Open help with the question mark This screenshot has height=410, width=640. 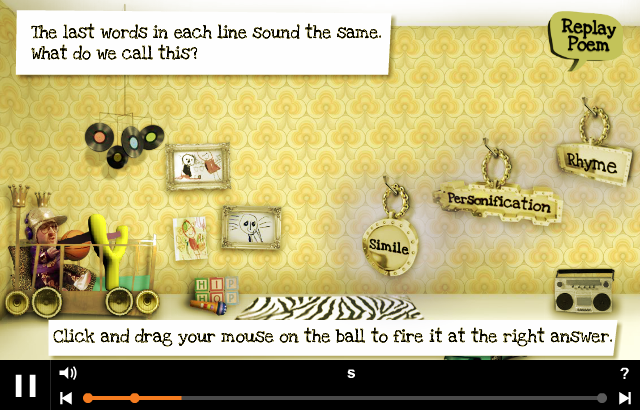click(624, 373)
